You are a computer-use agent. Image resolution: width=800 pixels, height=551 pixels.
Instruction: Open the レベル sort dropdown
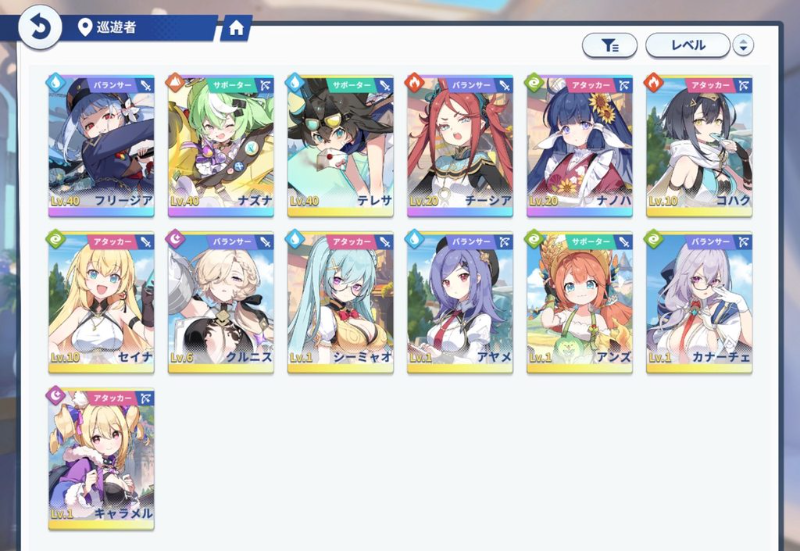tap(687, 45)
